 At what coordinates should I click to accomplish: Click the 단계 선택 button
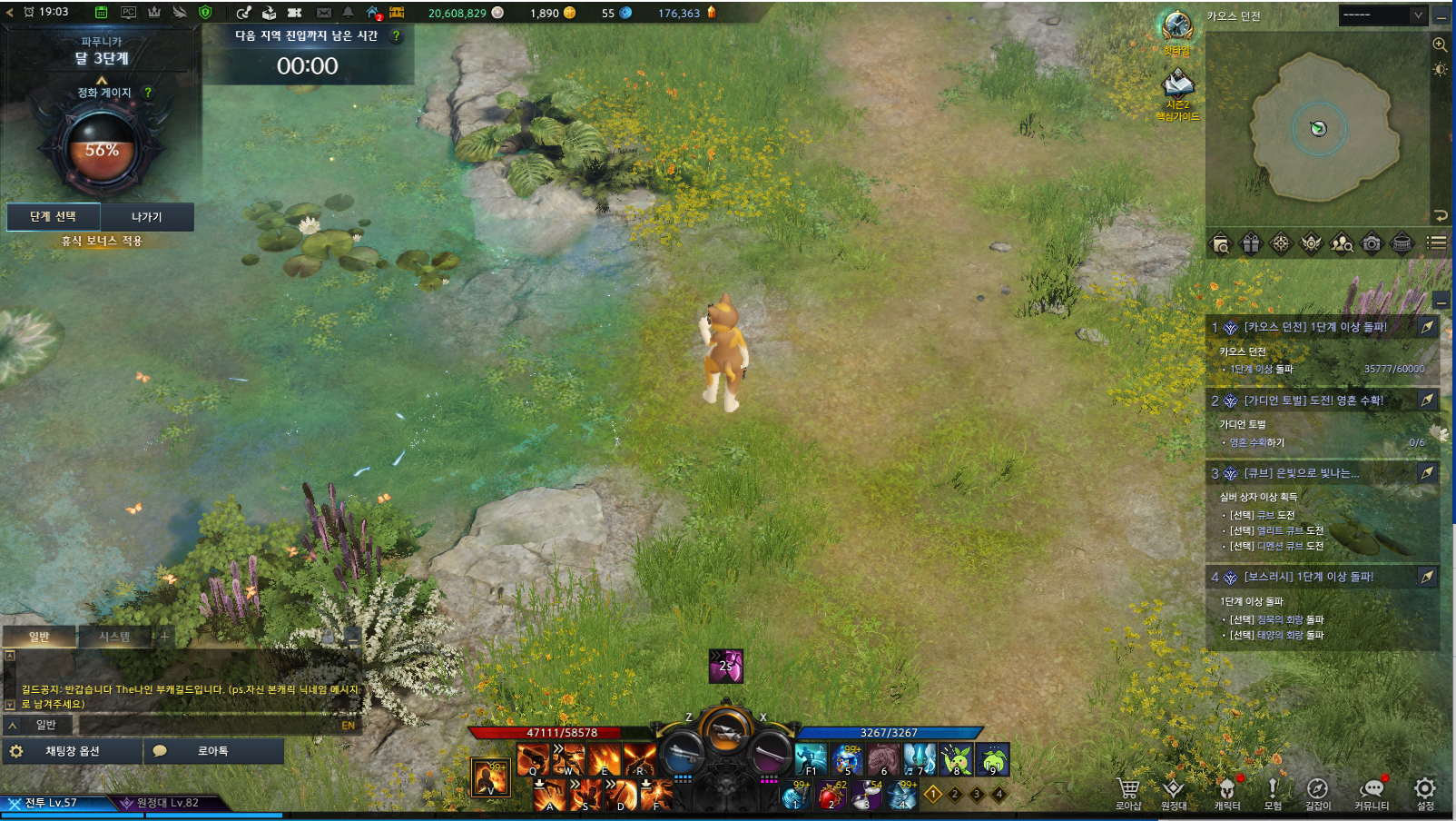pos(53,217)
